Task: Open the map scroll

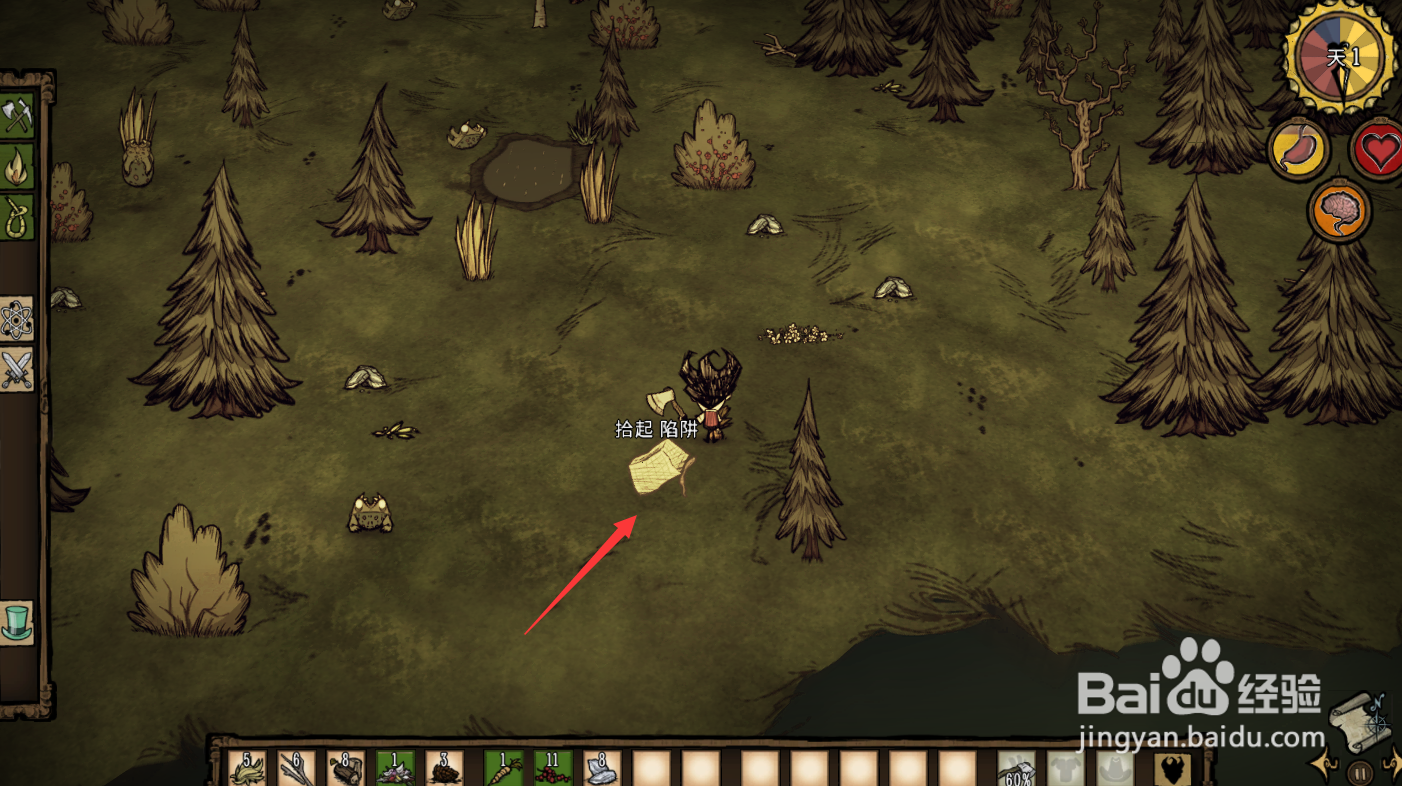Action: tap(1358, 722)
